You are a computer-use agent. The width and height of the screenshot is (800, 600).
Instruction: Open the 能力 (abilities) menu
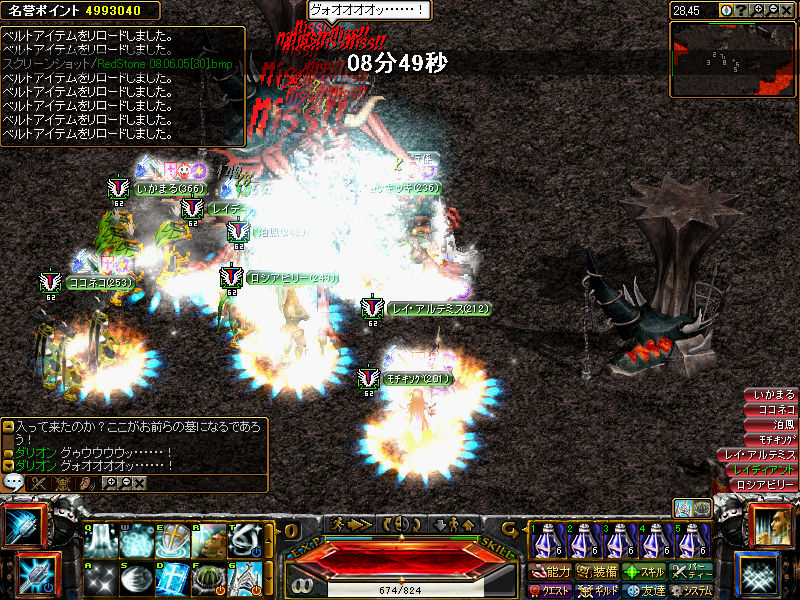[x=550, y=573]
